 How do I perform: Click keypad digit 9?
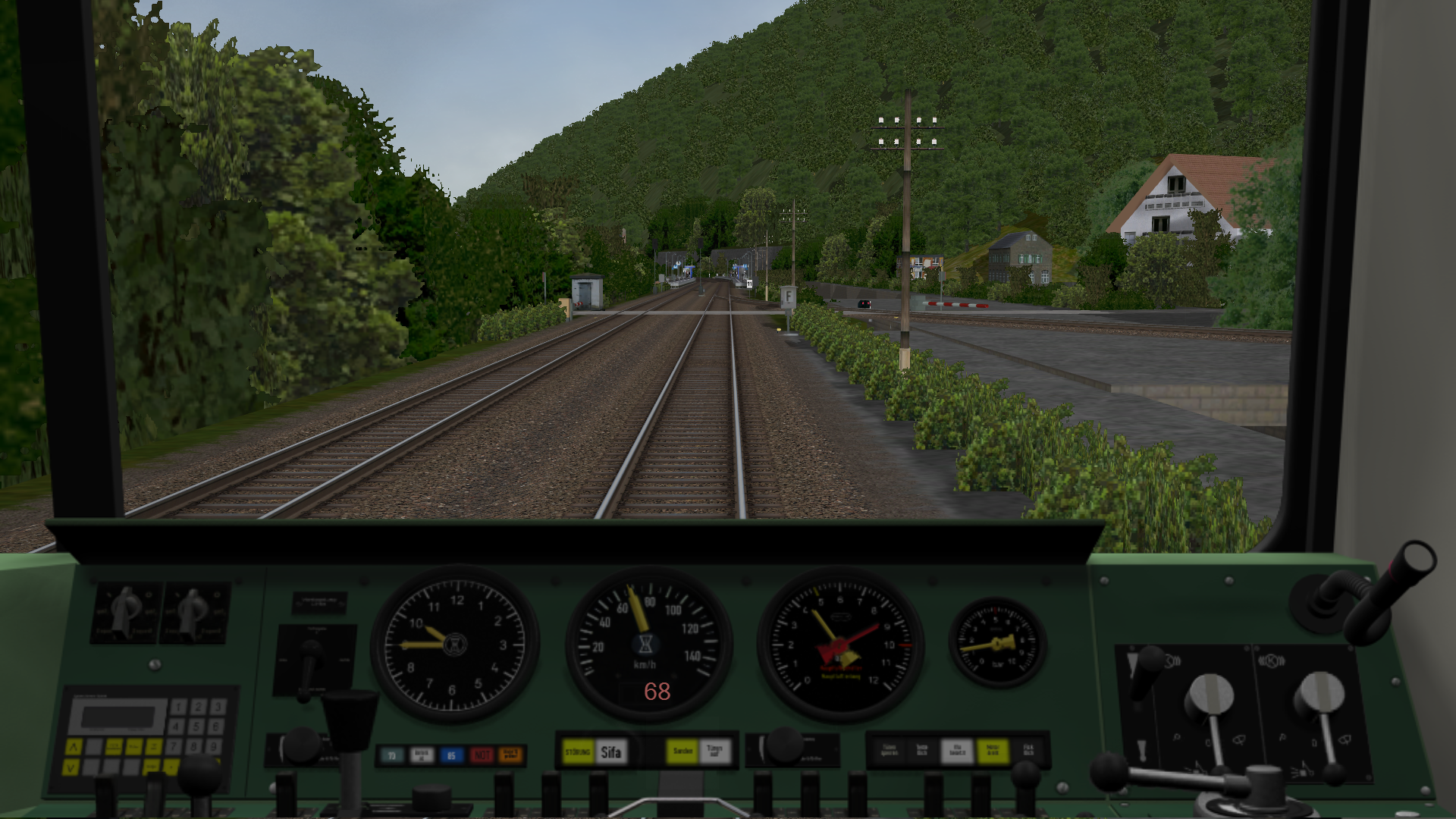[215, 746]
